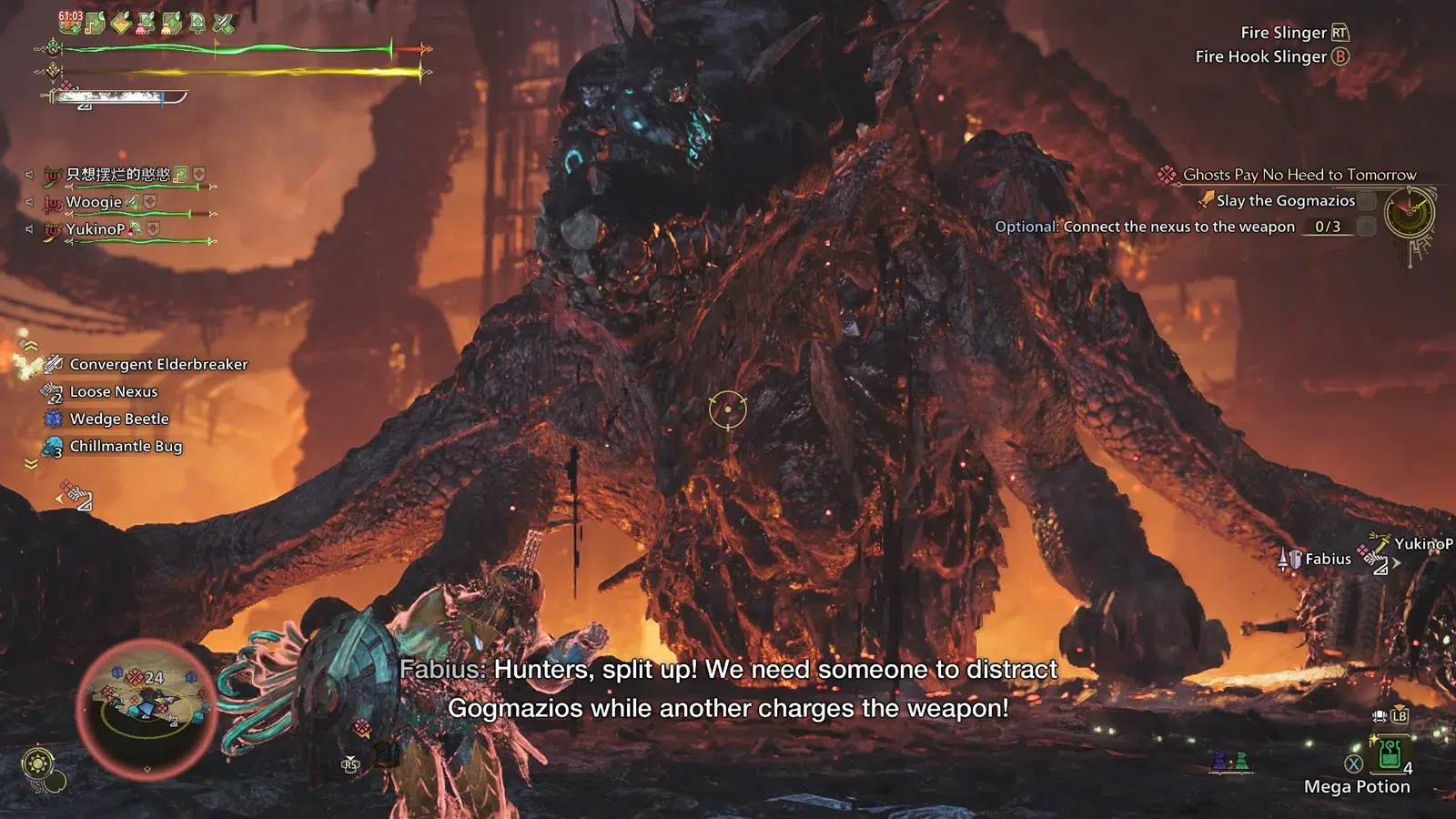
Task: Click the sun-shaped icon below the minimap
Action: pos(38,763)
